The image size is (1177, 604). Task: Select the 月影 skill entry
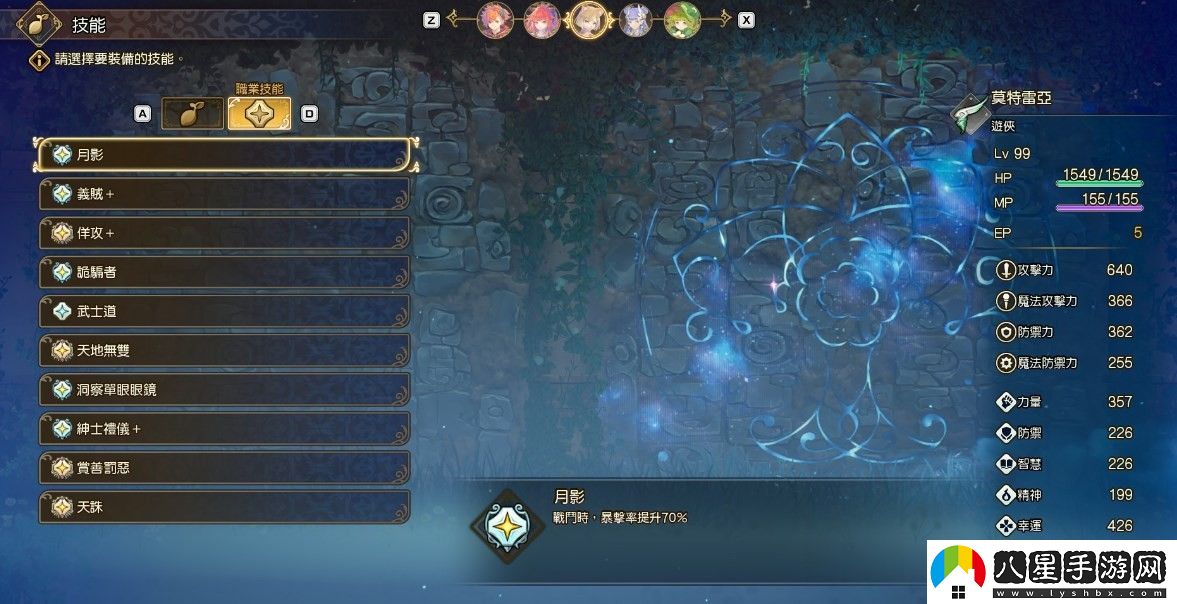click(225, 155)
